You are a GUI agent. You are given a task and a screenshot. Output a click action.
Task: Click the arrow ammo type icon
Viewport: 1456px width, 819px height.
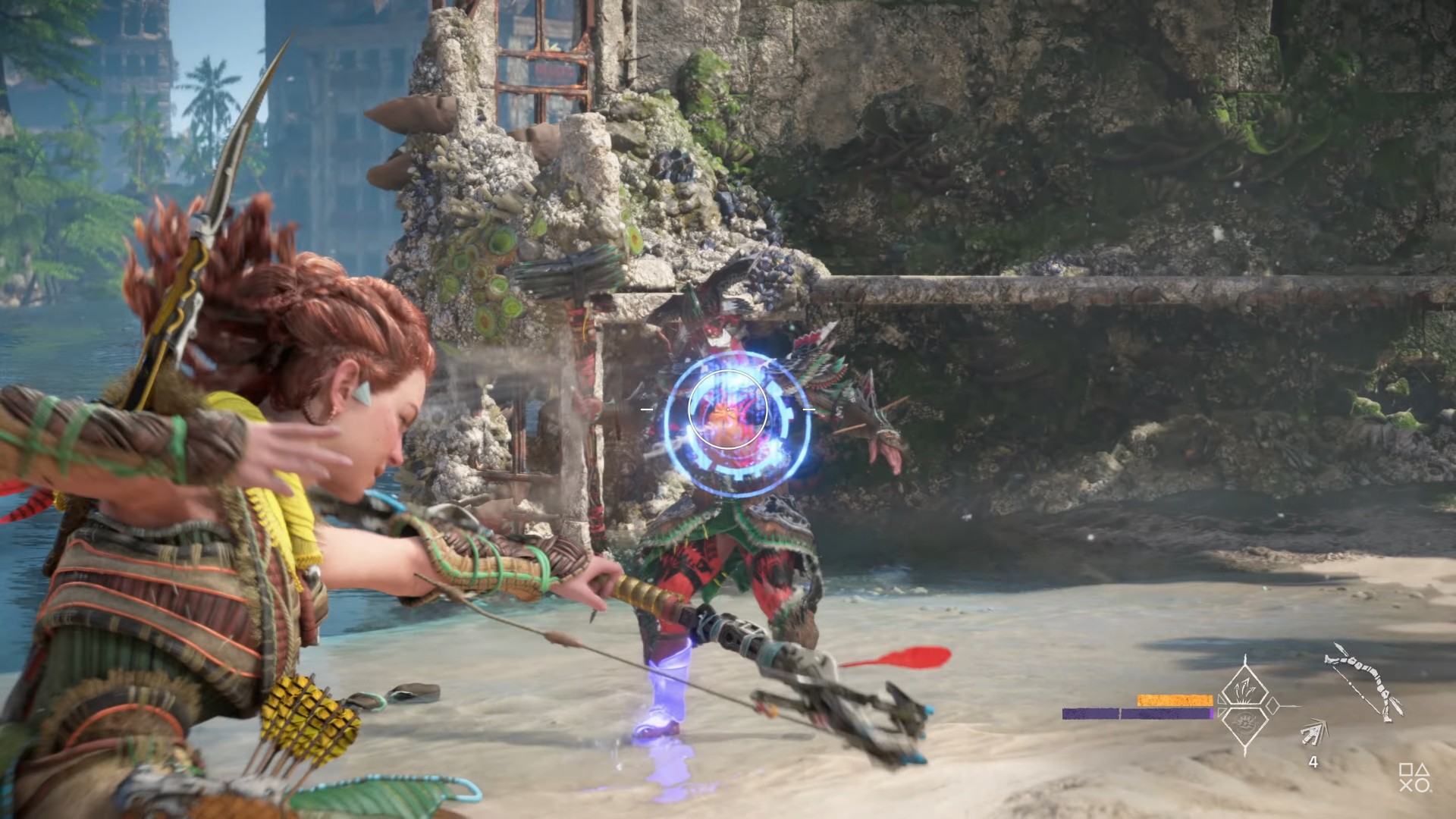pos(1313,733)
